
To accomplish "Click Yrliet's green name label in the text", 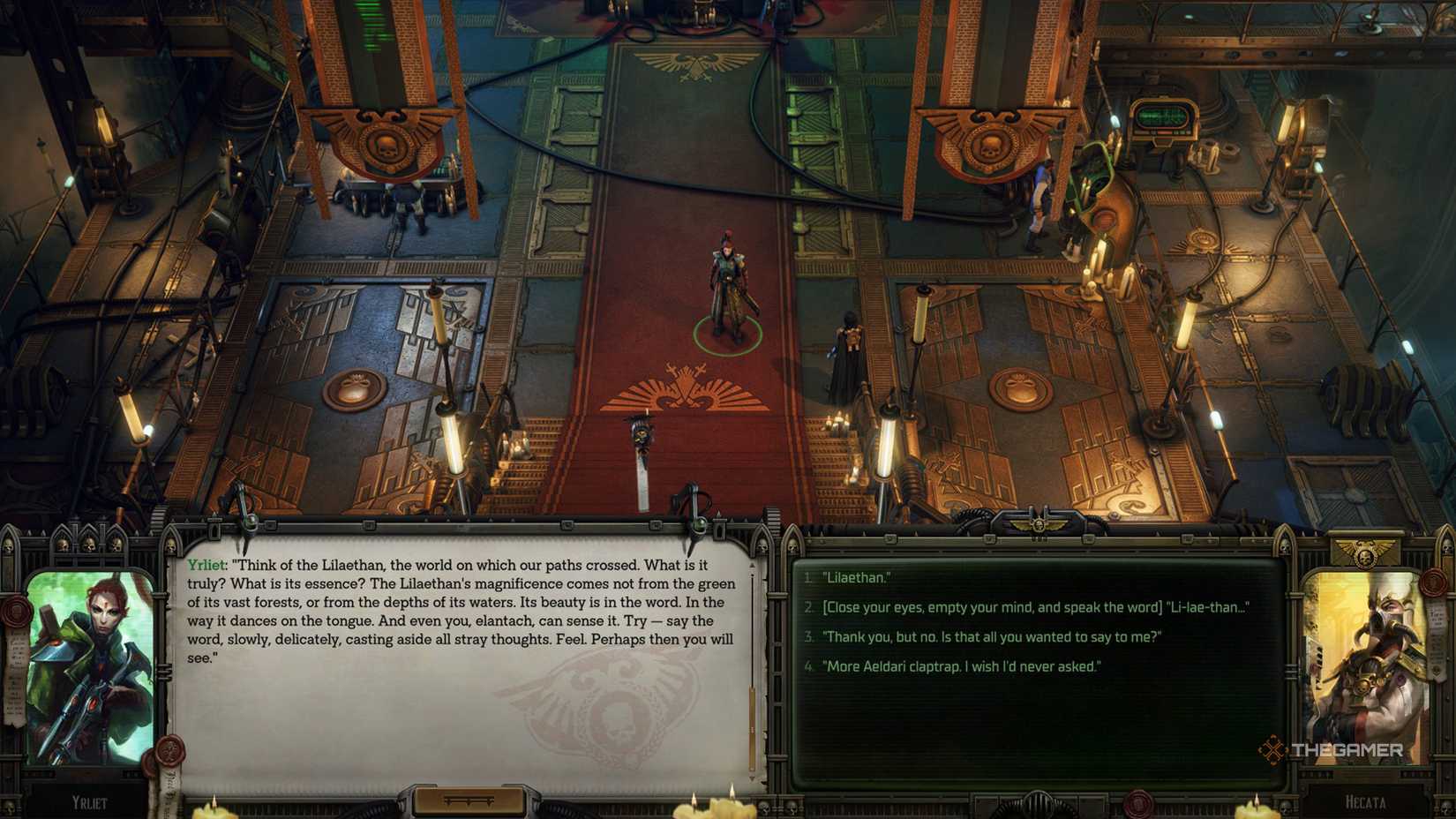I will tap(205, 563).
